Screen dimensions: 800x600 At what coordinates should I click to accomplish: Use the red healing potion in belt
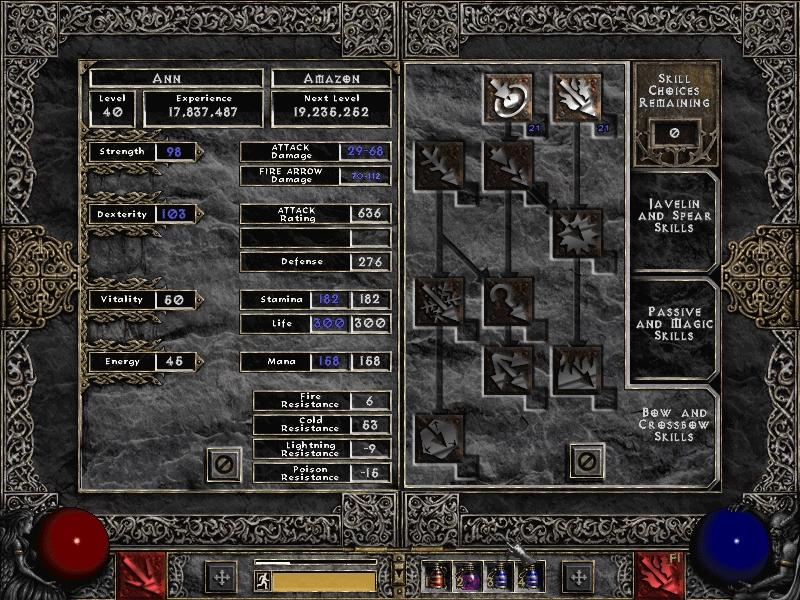pos(434,577)
